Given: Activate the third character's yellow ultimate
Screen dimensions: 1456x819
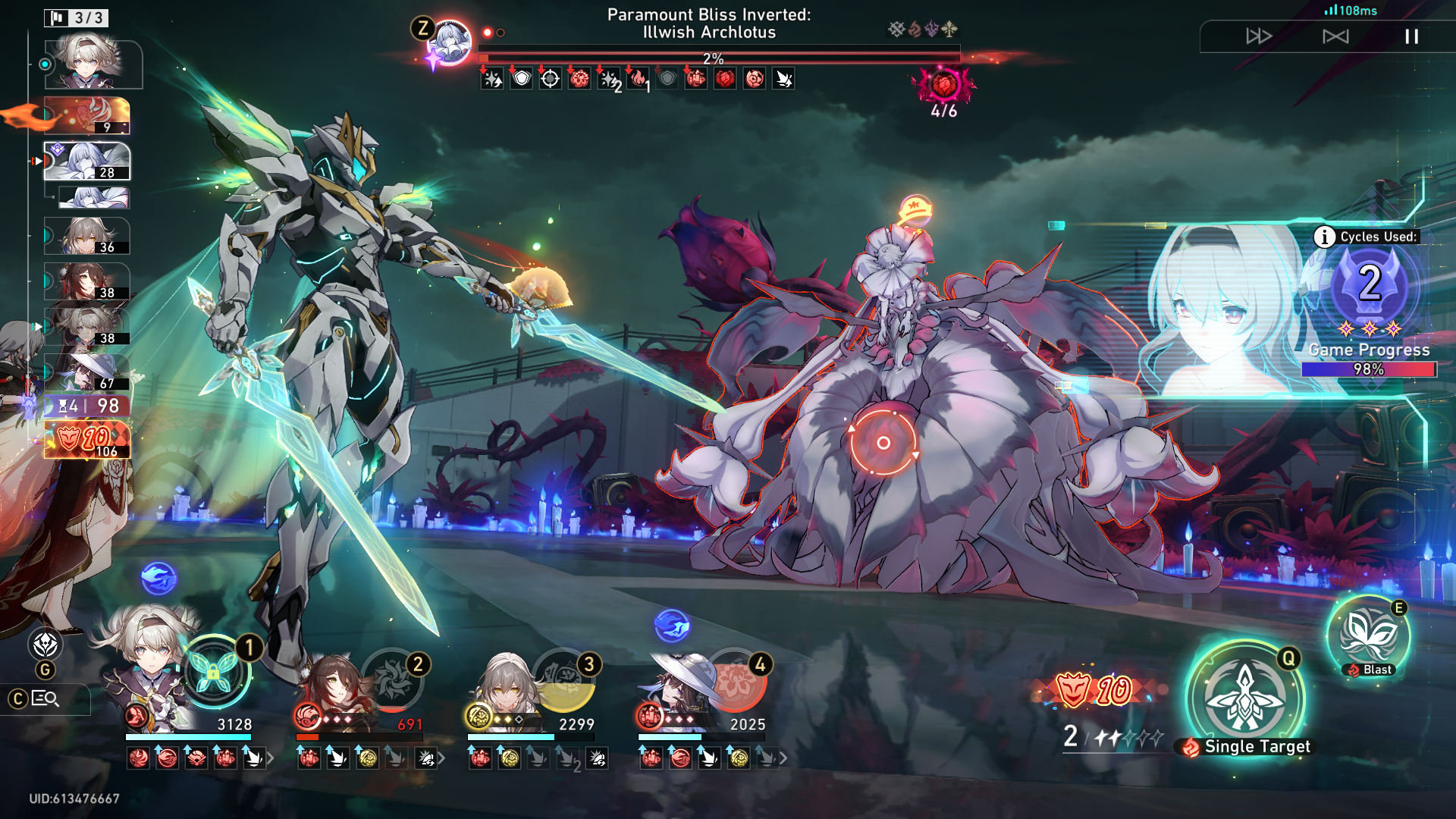Looking at the screenshot, I should pyautogui.click(x=564, y=679).
